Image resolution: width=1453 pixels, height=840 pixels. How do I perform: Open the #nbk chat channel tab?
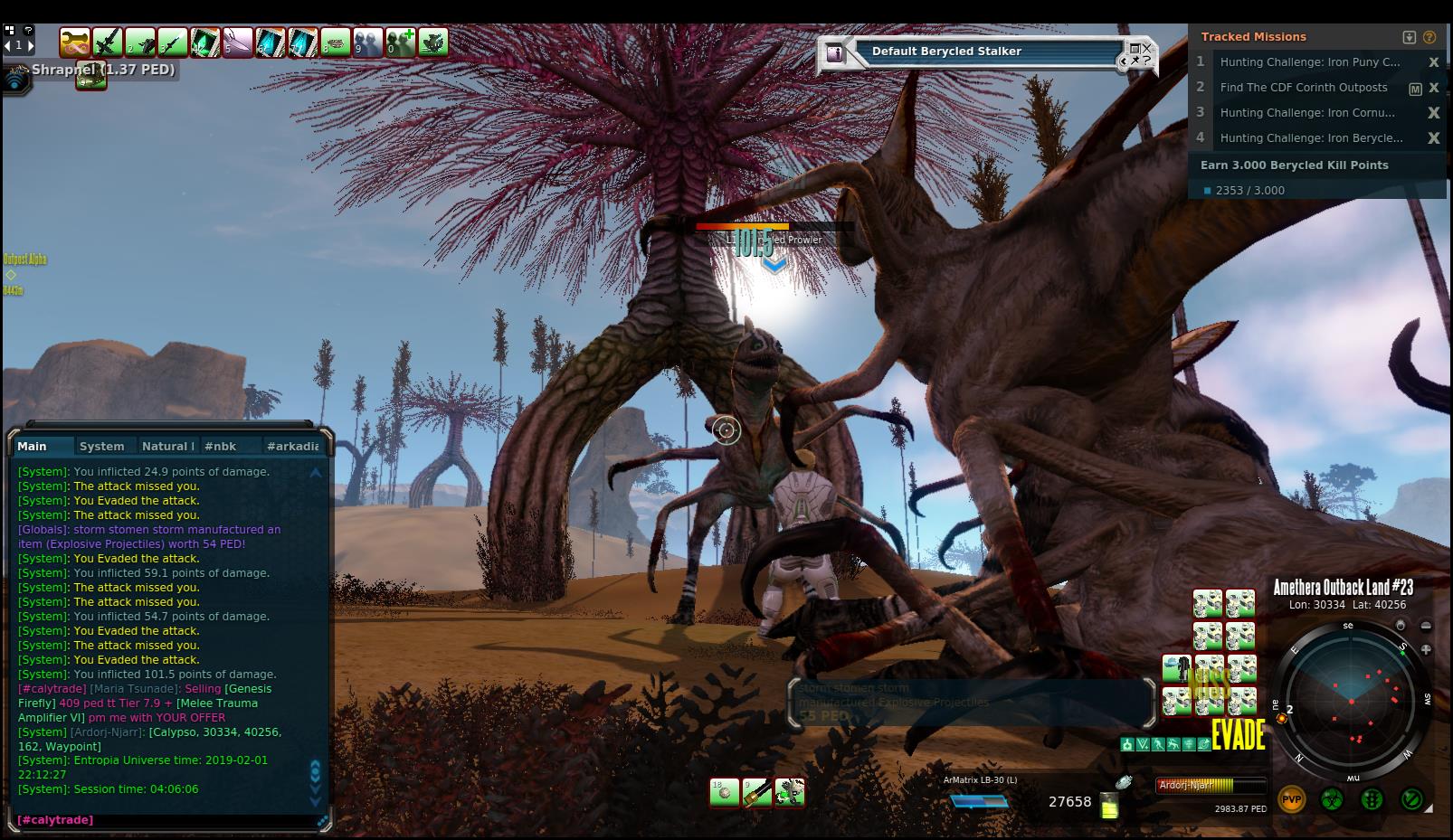click(x=220, y=446)
